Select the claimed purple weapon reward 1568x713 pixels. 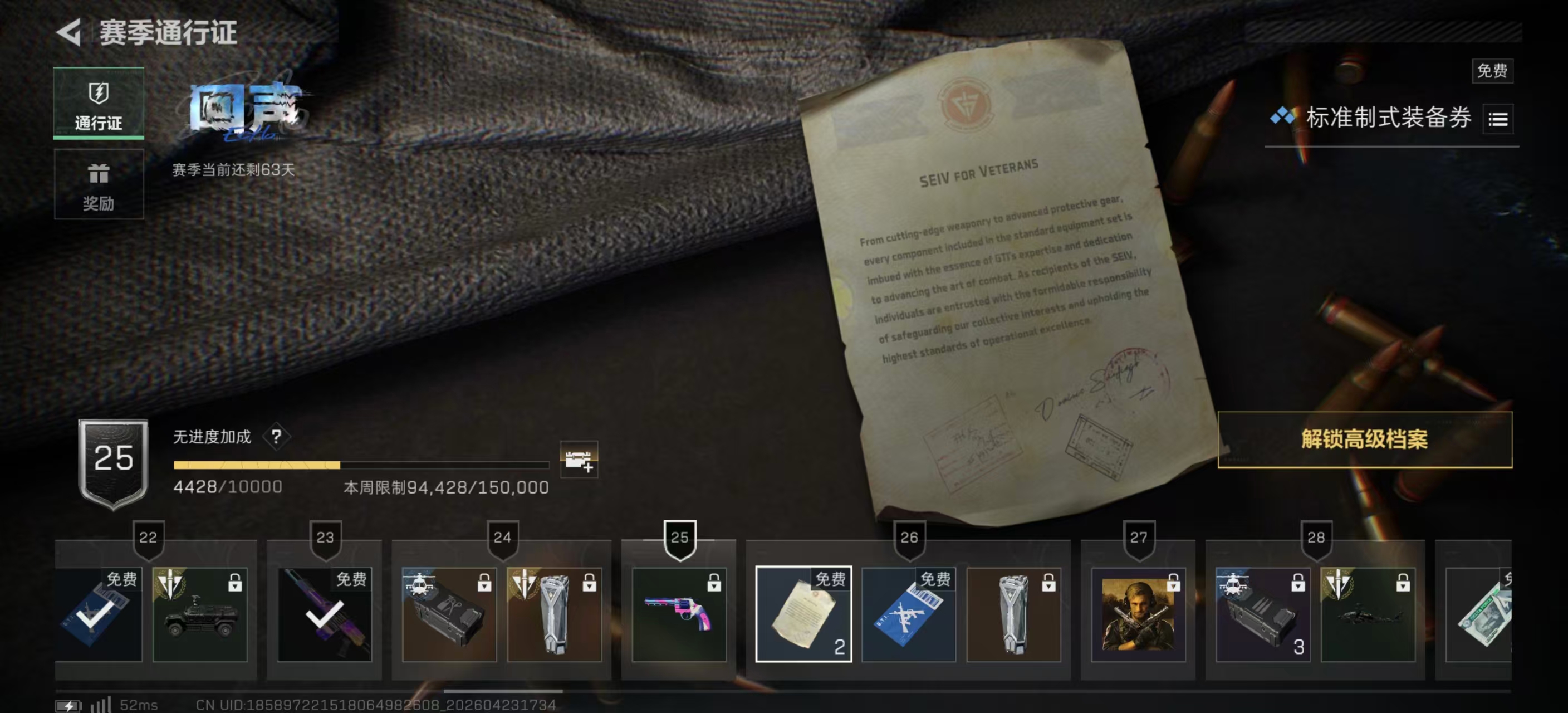(x=324, y=614)
